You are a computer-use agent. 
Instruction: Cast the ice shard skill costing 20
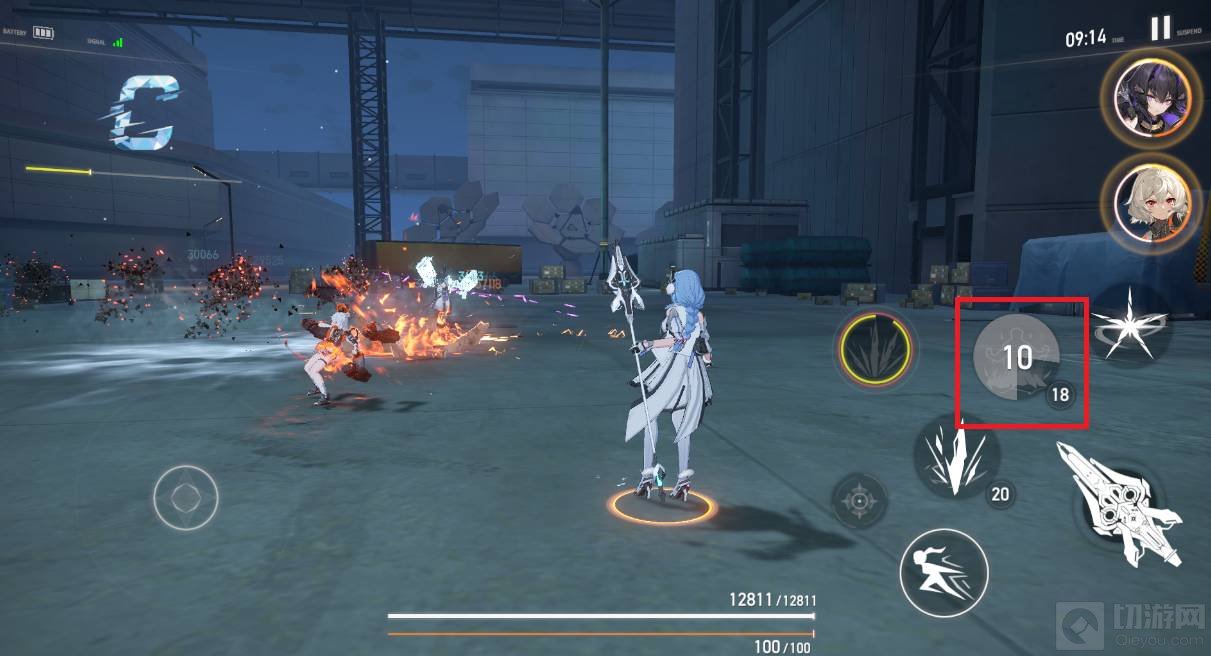tap(955, 455)
